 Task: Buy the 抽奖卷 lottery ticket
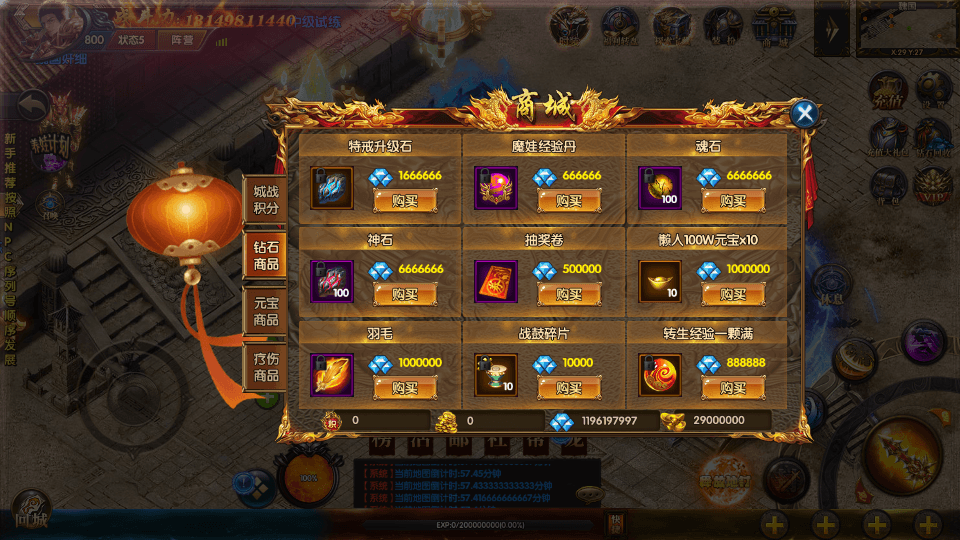pyautogui.click(x=568, y=294)
